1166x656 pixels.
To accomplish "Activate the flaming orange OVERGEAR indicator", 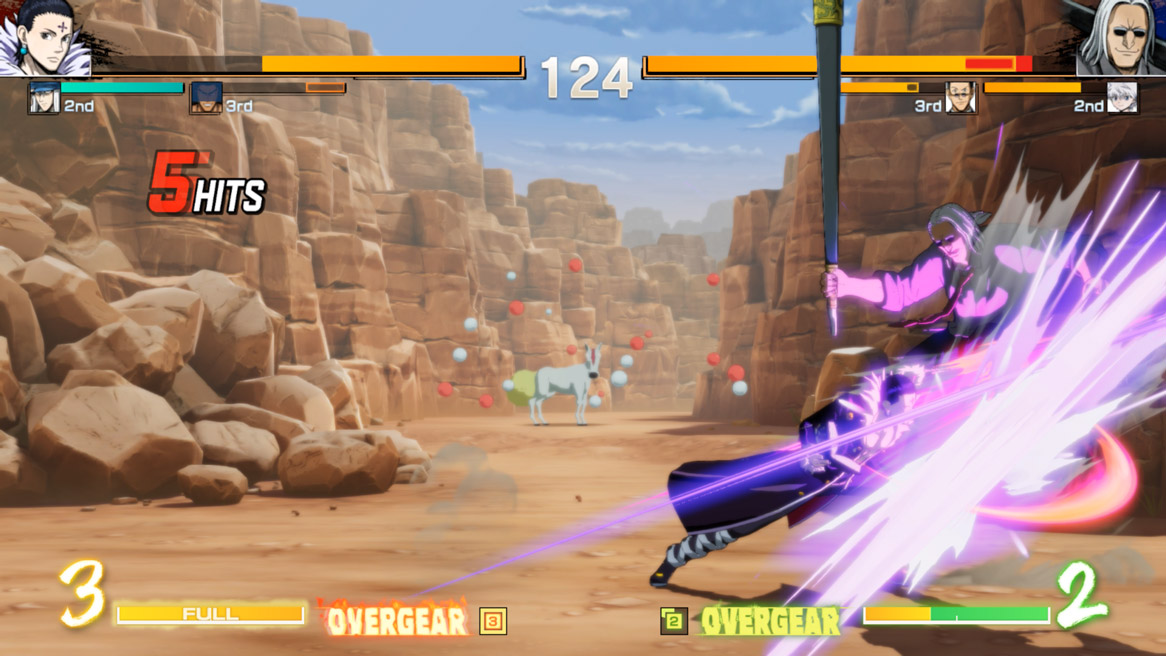I will (397, 621).
